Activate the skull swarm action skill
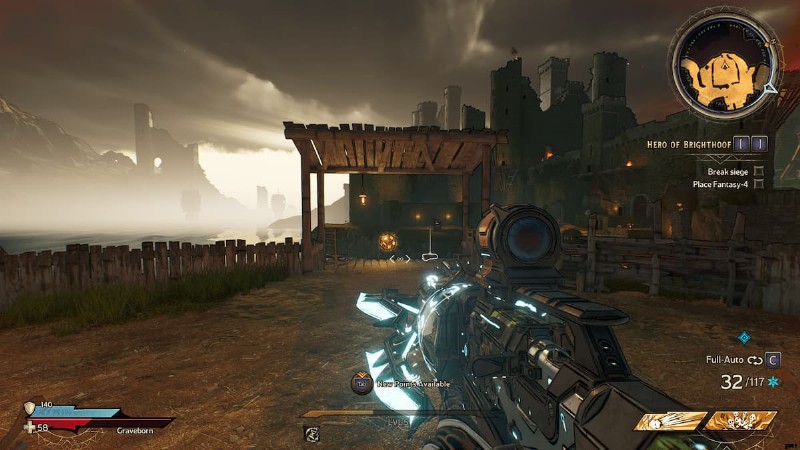The image size is (800, 450). (x=740, y=422)
